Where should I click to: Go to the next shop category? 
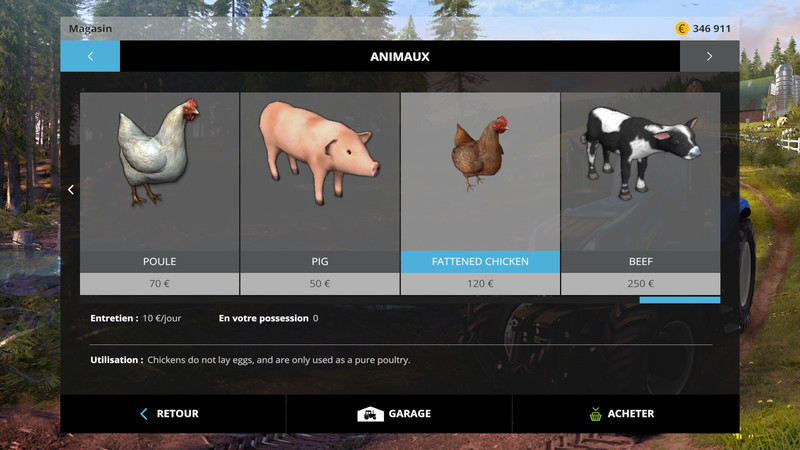(709, 56)
